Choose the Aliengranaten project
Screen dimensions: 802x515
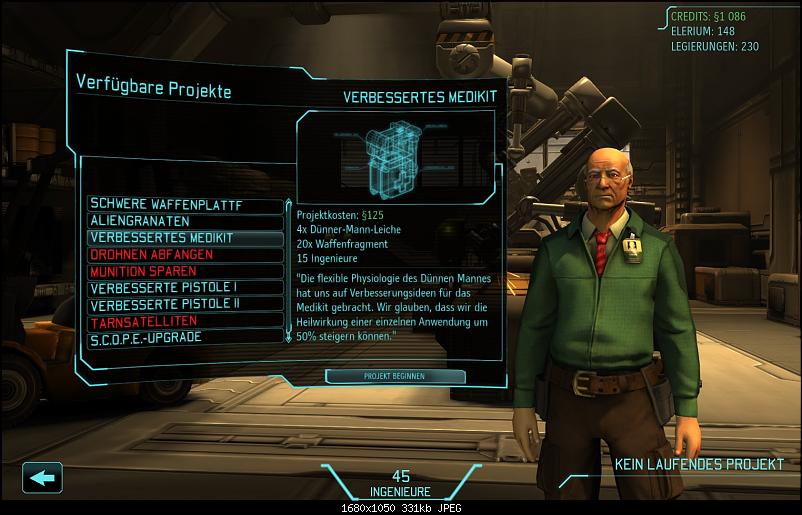pyautogui.click(x=185, y=221)
